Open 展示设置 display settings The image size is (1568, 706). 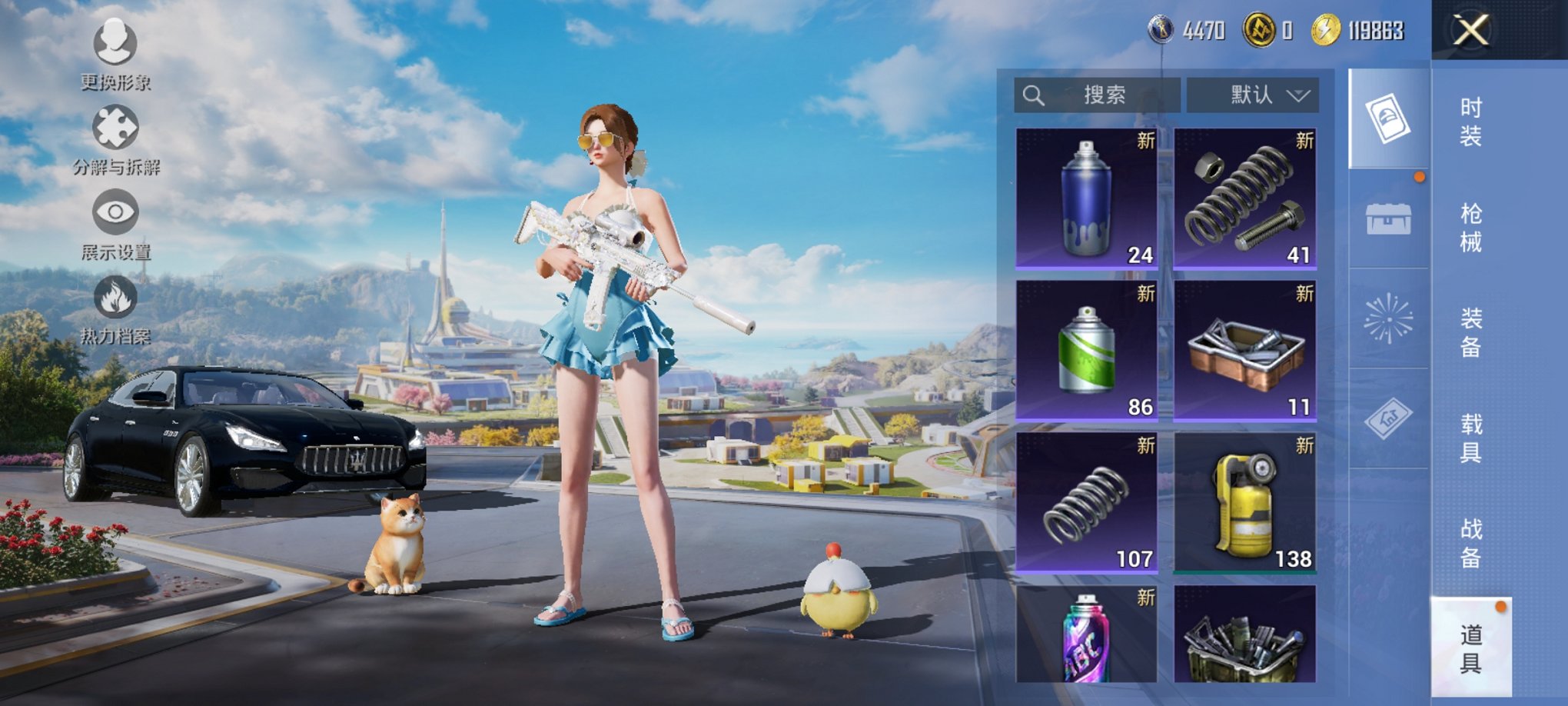(x=115, y=223)
